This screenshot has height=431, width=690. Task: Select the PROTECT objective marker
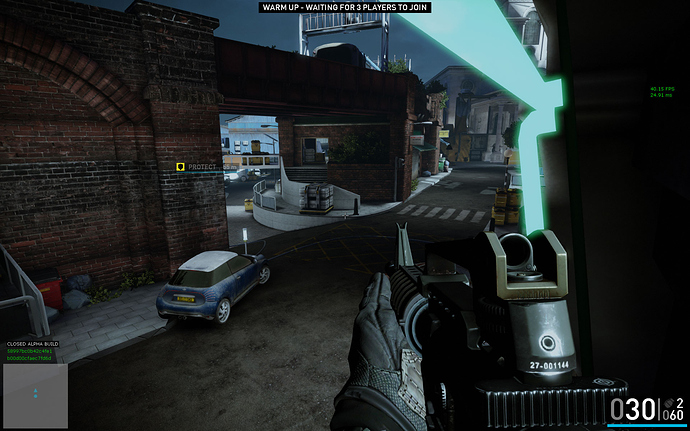pyautogui.click(x=181, y=167)
